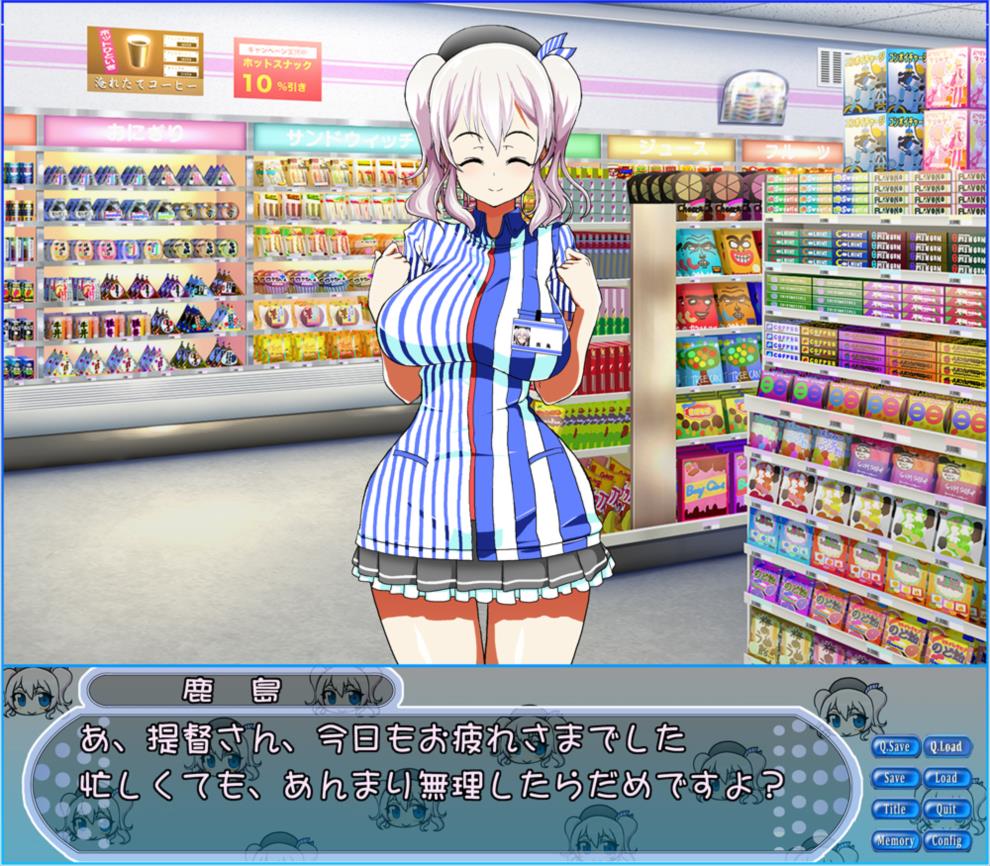Advance the dialogue in the text box
The width and height of the screenshot is (990, 866).
tap(440, 770)
